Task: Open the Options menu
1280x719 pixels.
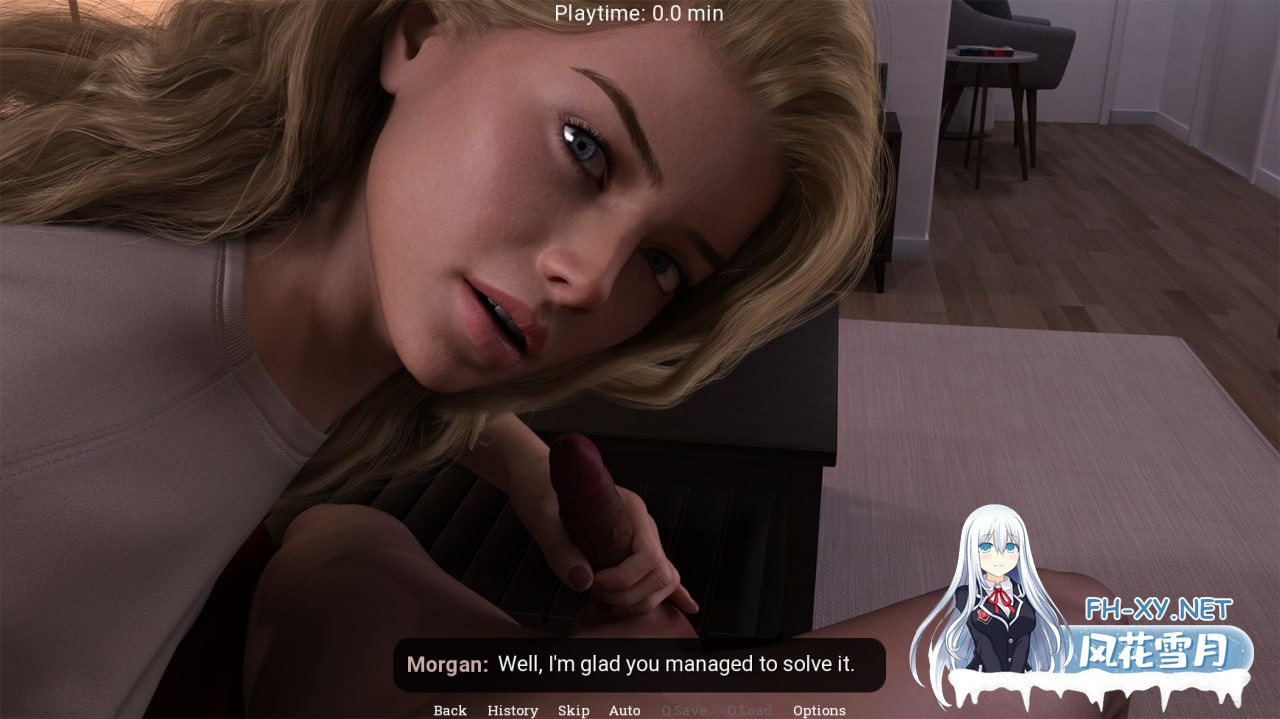Action: (819, 710)
